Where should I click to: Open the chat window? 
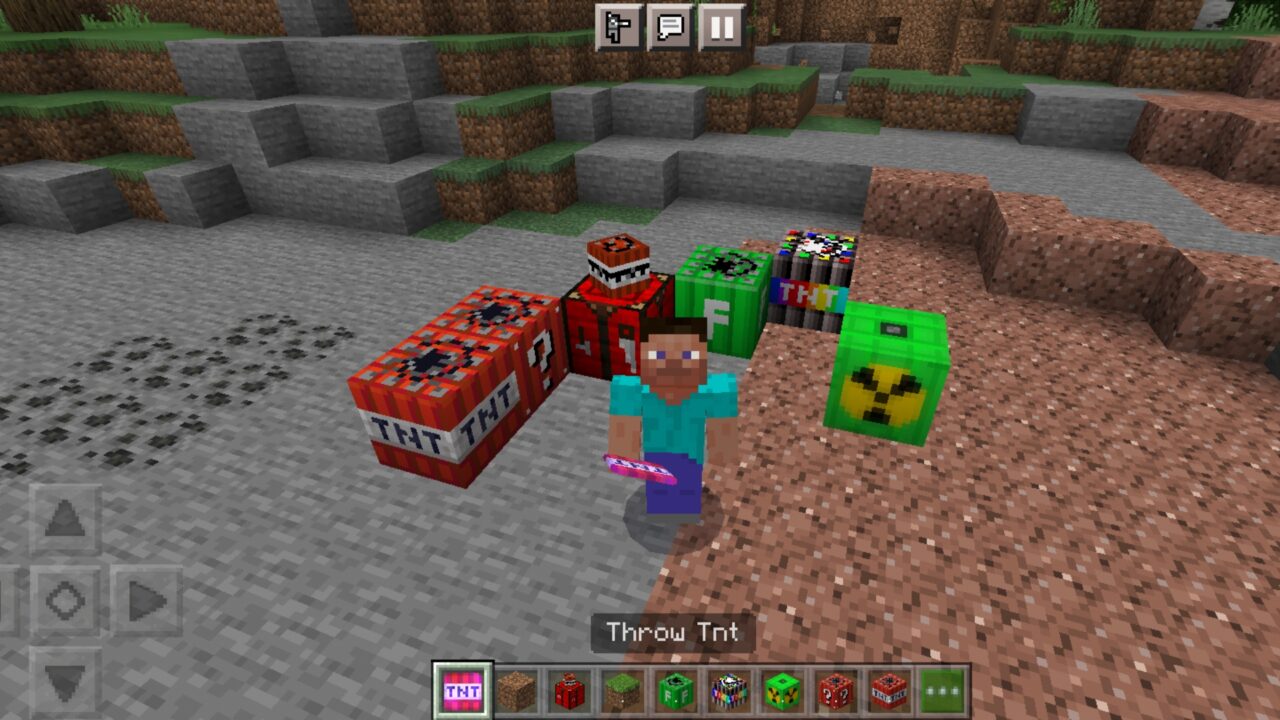[673, 22]
